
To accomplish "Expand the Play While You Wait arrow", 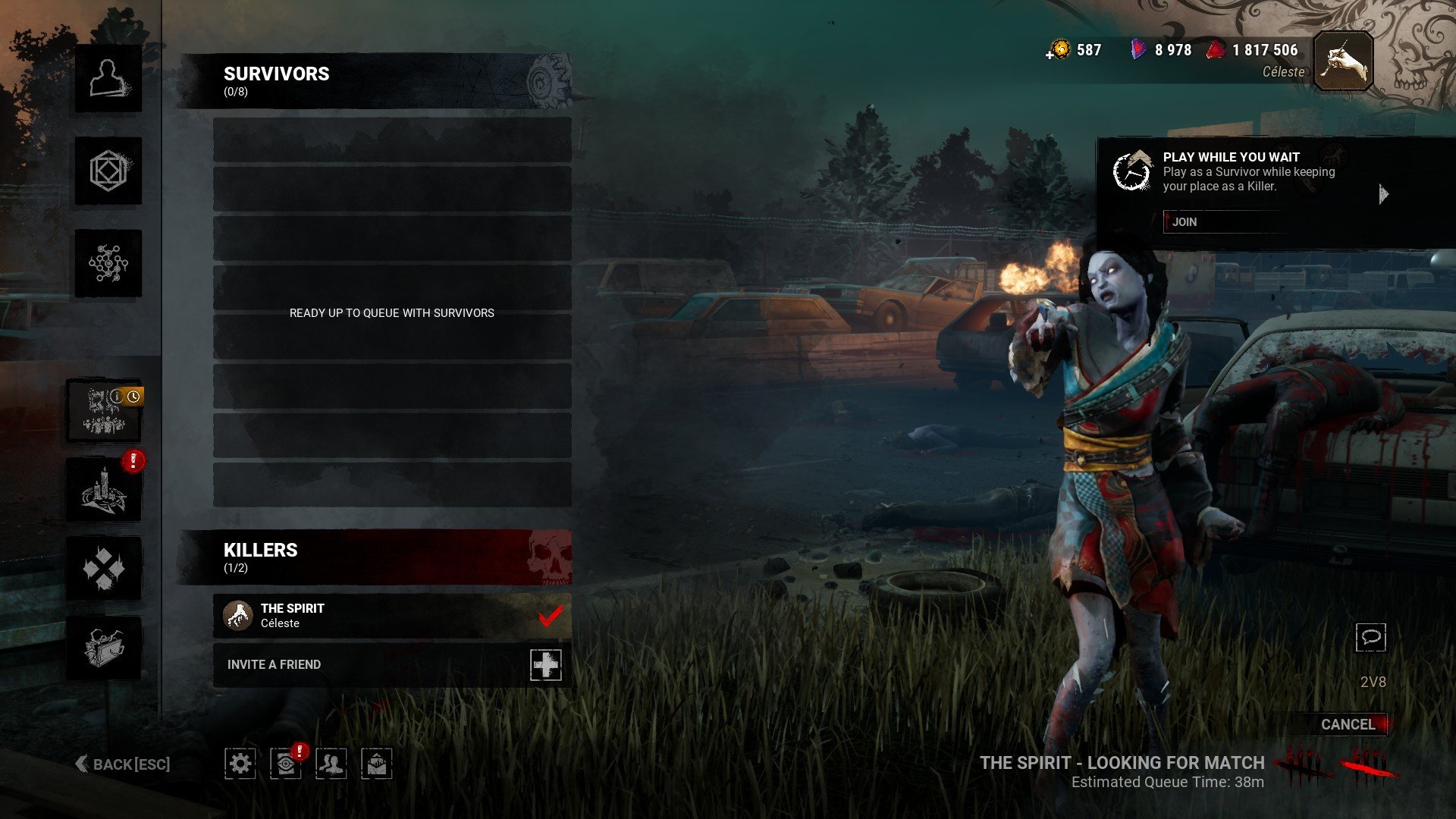I will (x=1383, y=194).
